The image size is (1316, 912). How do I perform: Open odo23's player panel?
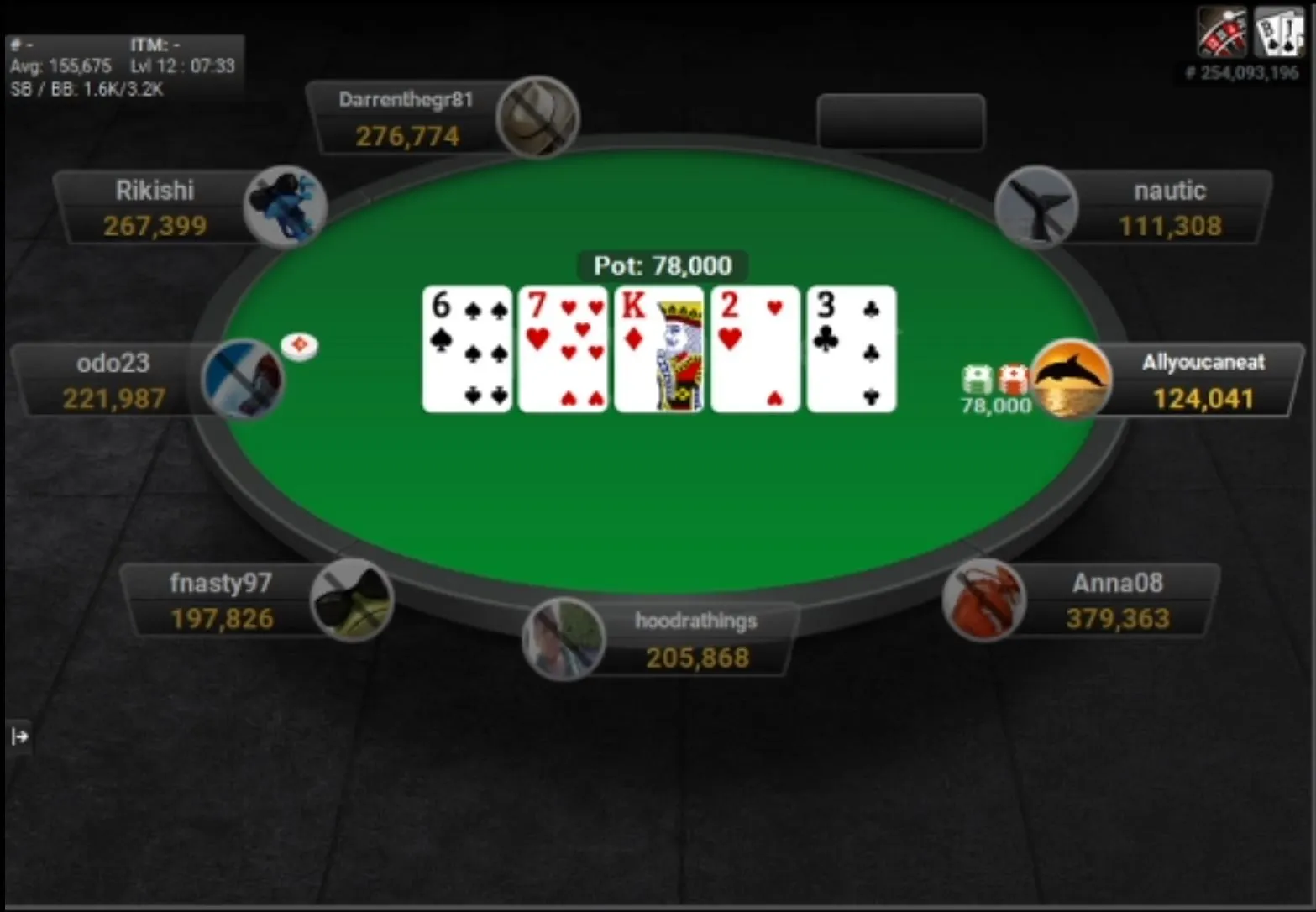113,381
